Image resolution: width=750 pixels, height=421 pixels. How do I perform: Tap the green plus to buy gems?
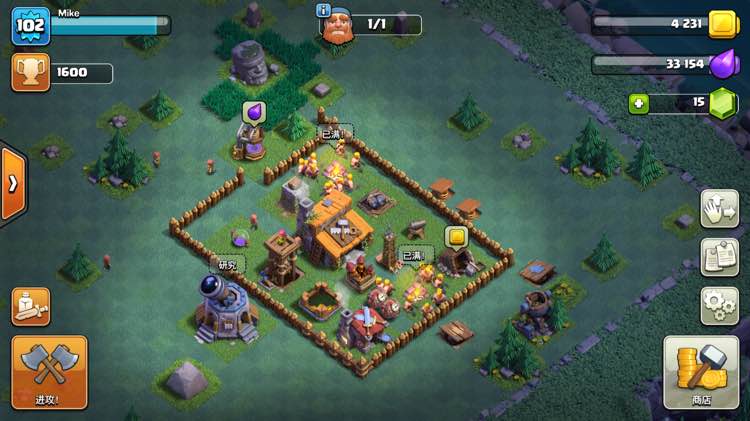coord(639,103)
